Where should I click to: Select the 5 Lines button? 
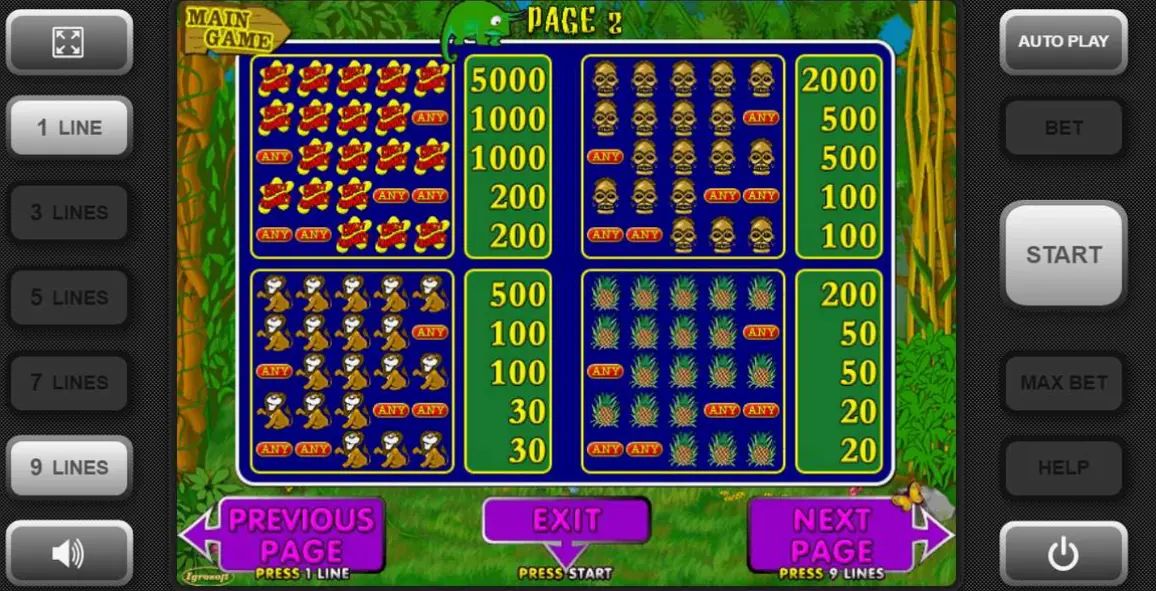point(69,297)
